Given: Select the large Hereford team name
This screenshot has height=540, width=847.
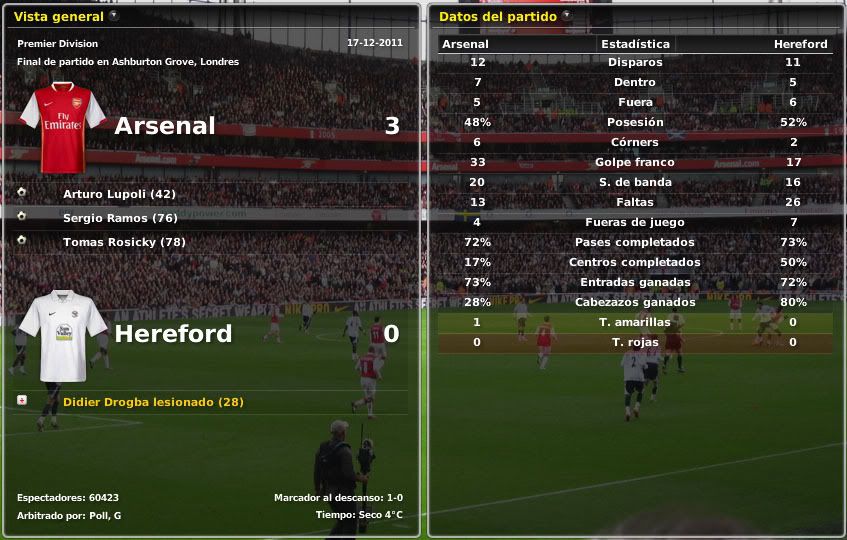Looking at the screenshot, I should click(x=173, y=334).
